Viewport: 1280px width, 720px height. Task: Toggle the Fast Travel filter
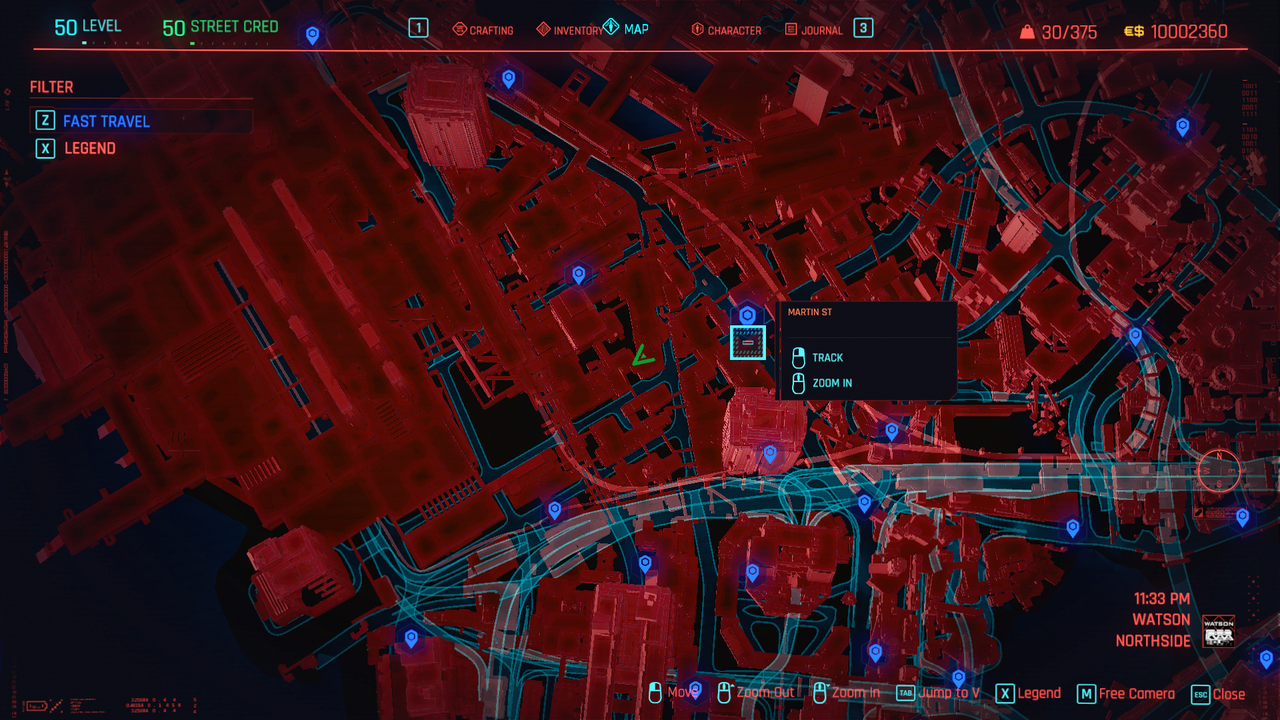click(106, 121)
